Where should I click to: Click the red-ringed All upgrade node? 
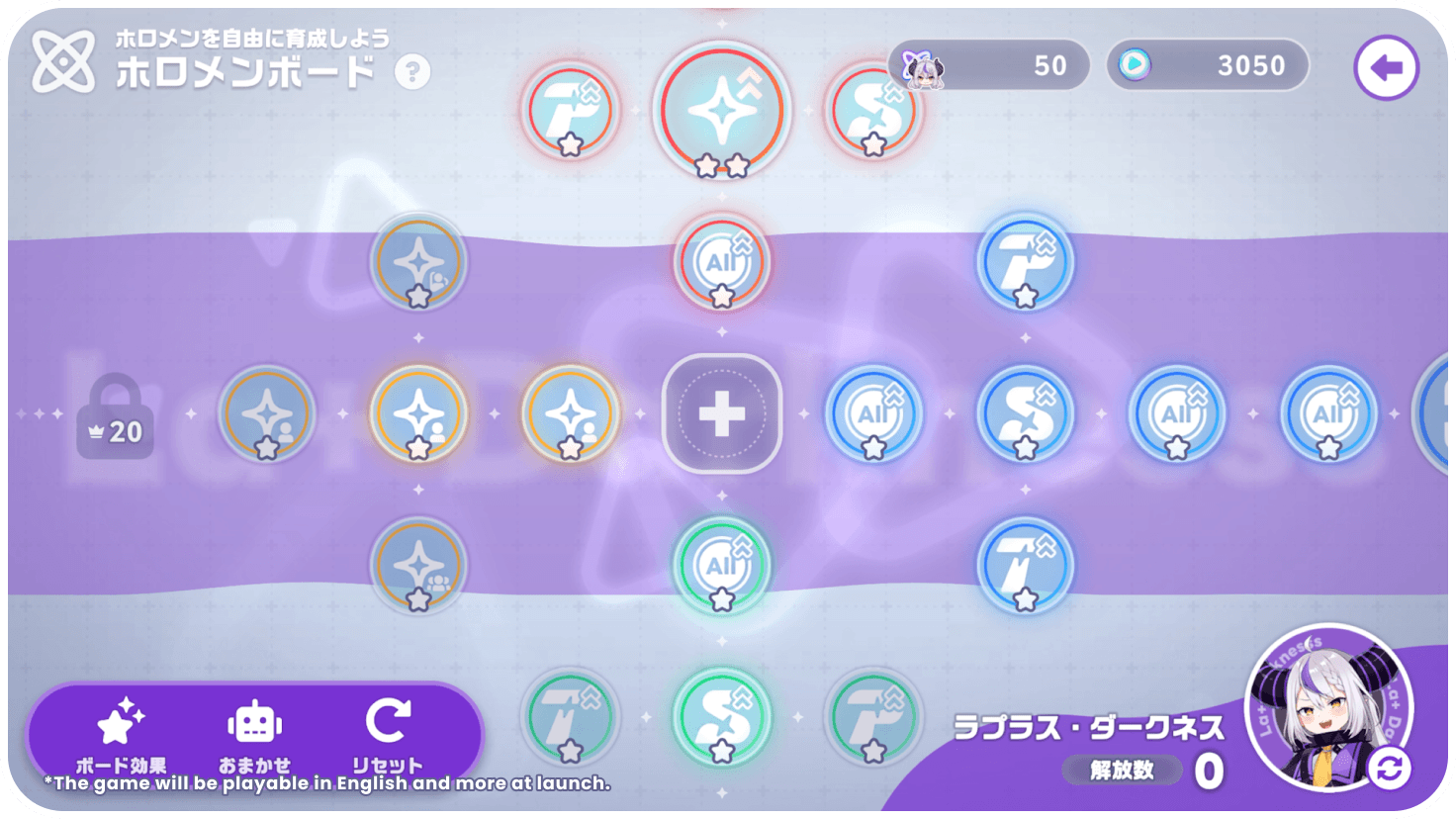tap(721, 262)
